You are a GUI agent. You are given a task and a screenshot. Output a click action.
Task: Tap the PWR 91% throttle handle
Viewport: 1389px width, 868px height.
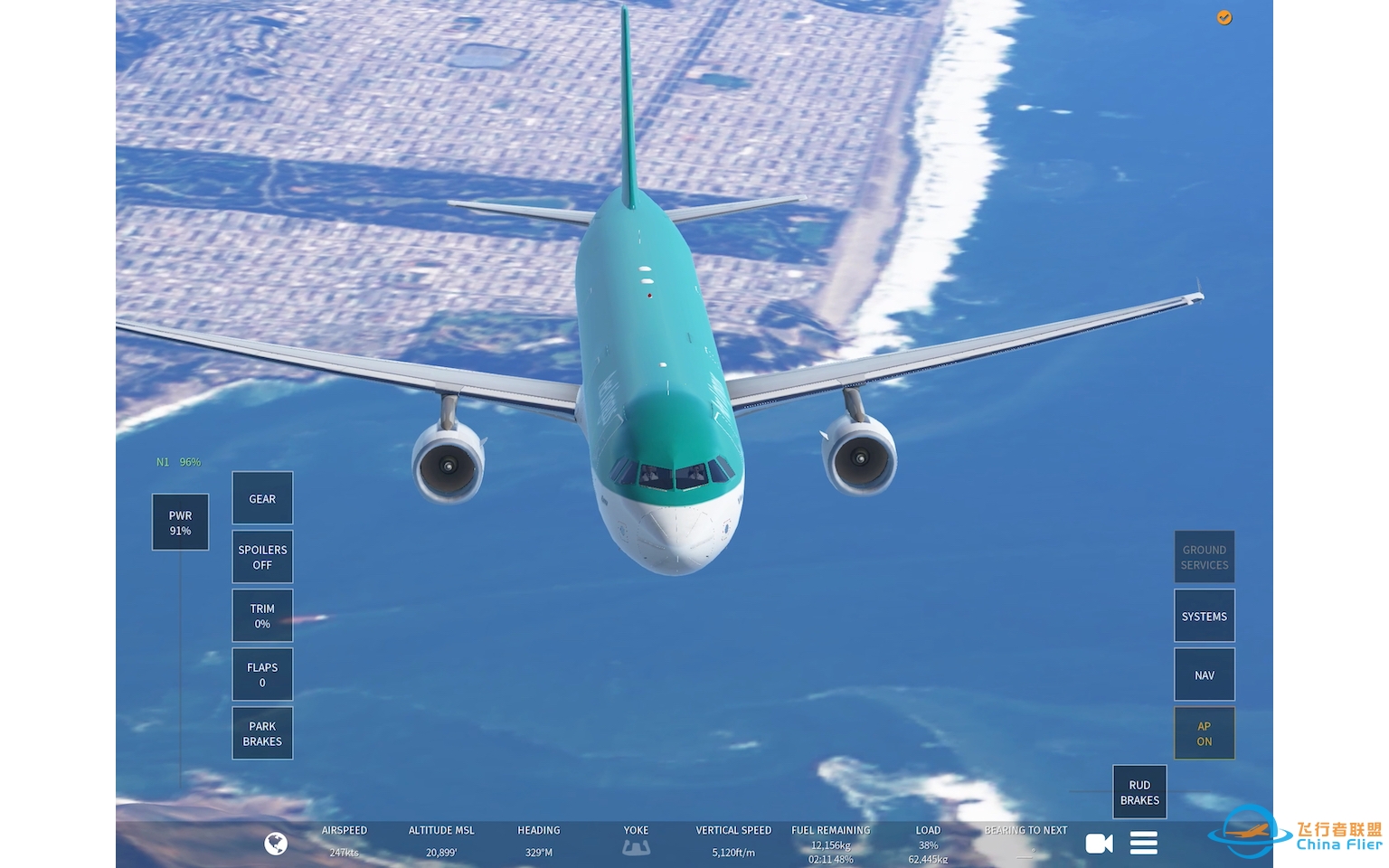coord(180,523)
